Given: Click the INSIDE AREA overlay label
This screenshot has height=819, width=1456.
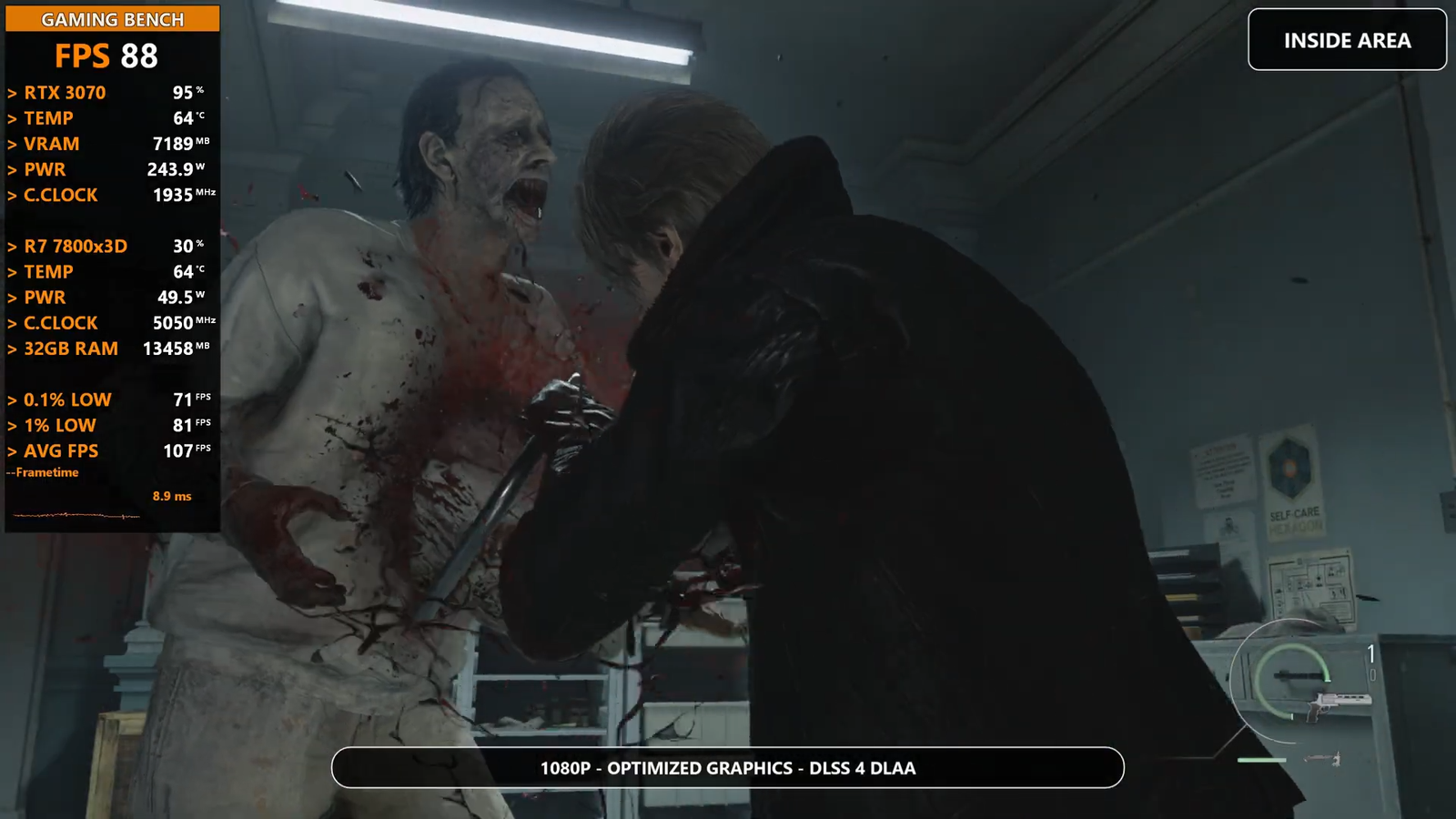Looking at the screenshot, I should coord(1347,40).
